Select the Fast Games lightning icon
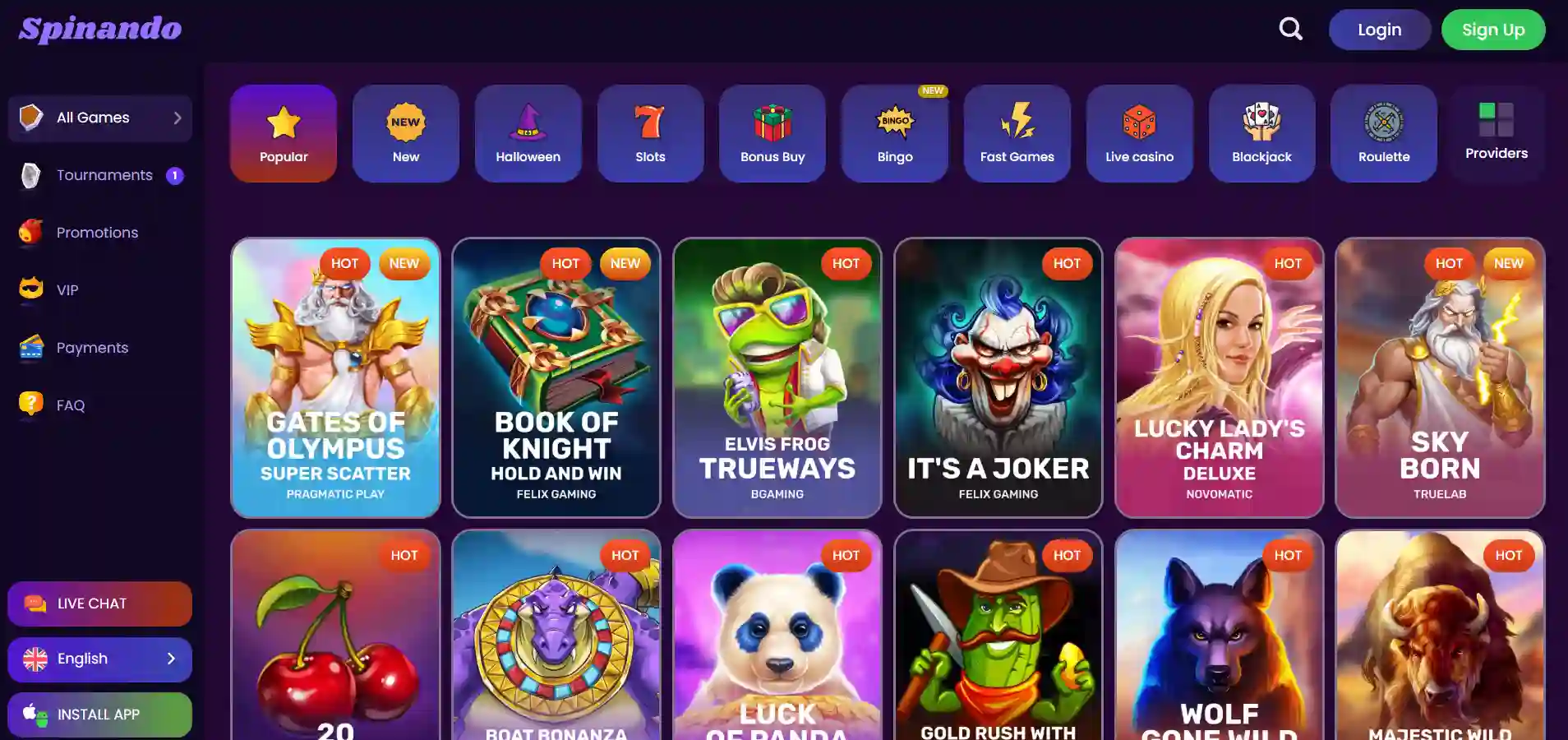 [1017, 122]
